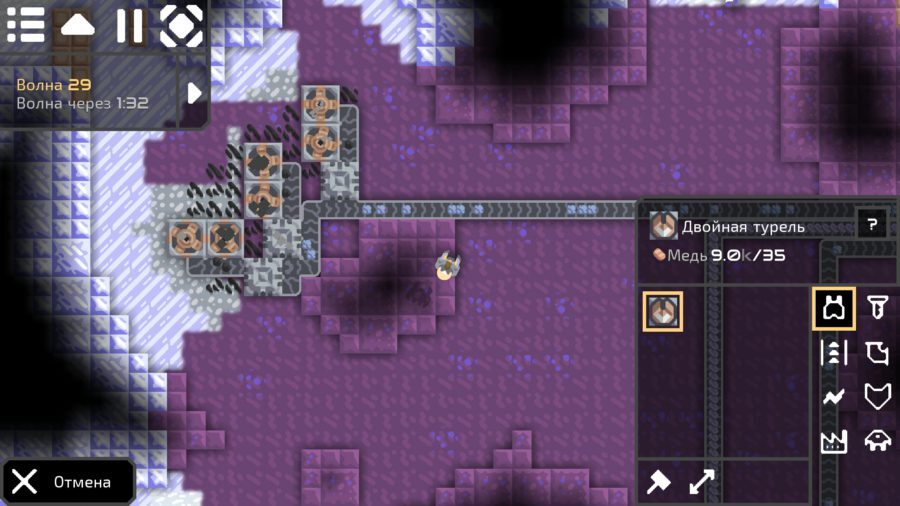
Task: Select the liquid blocks category
Action: pyautogui.click(x=877, y=353)
